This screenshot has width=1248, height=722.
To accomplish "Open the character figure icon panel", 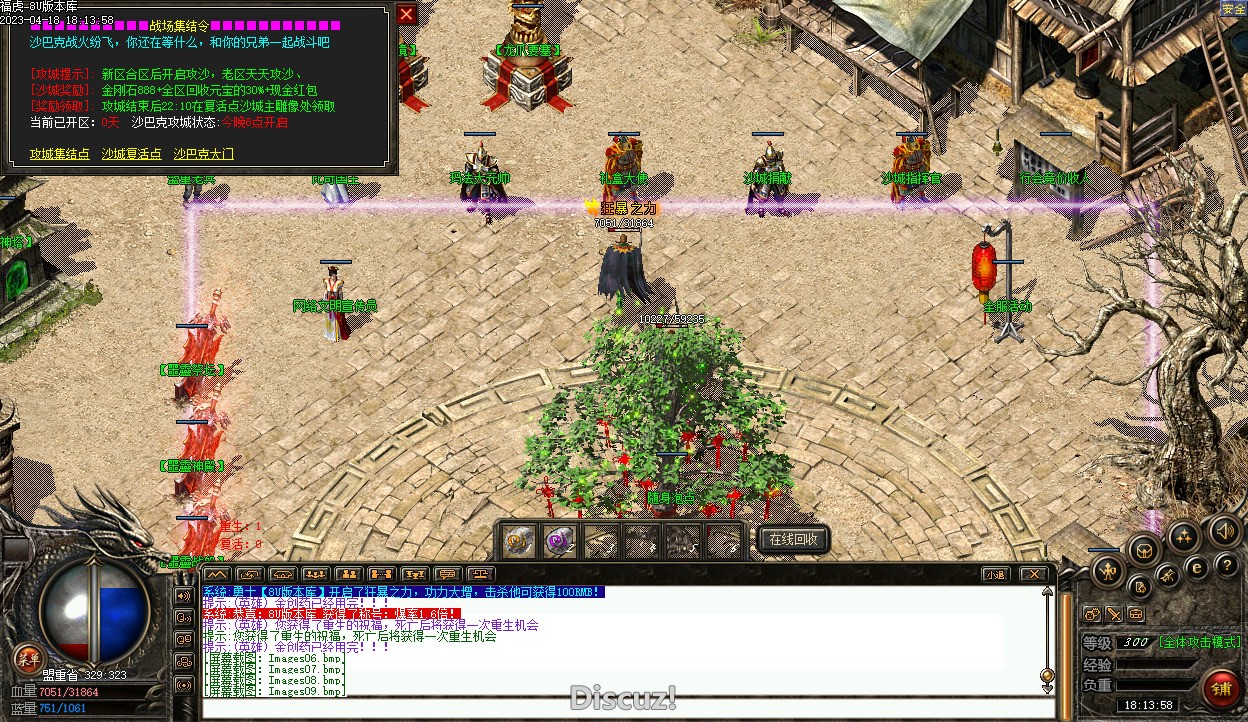I will (x=1107, y=573).
